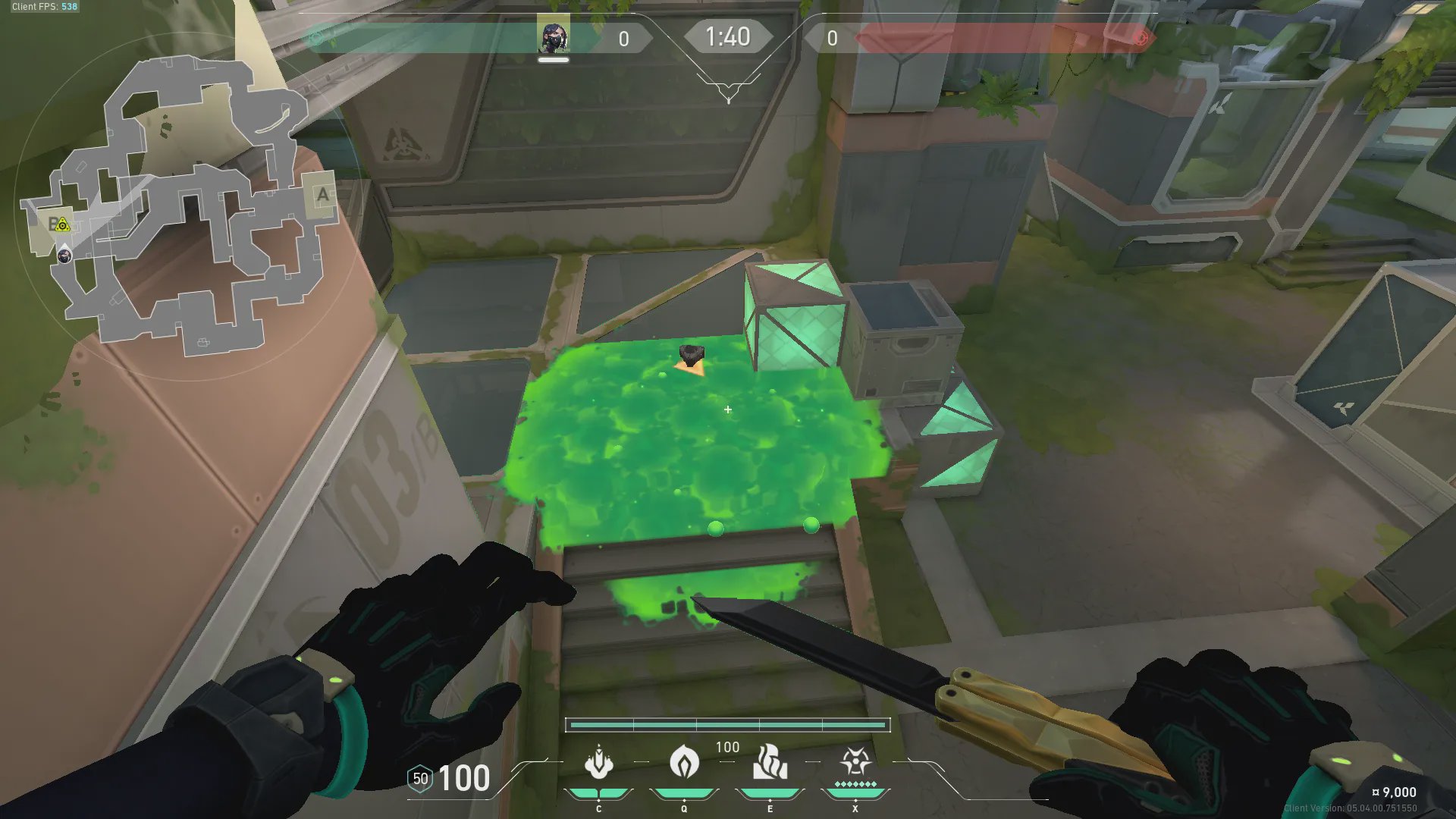
Task: Select the Viper agent portrait in top bar
Action: click(553, 37)
